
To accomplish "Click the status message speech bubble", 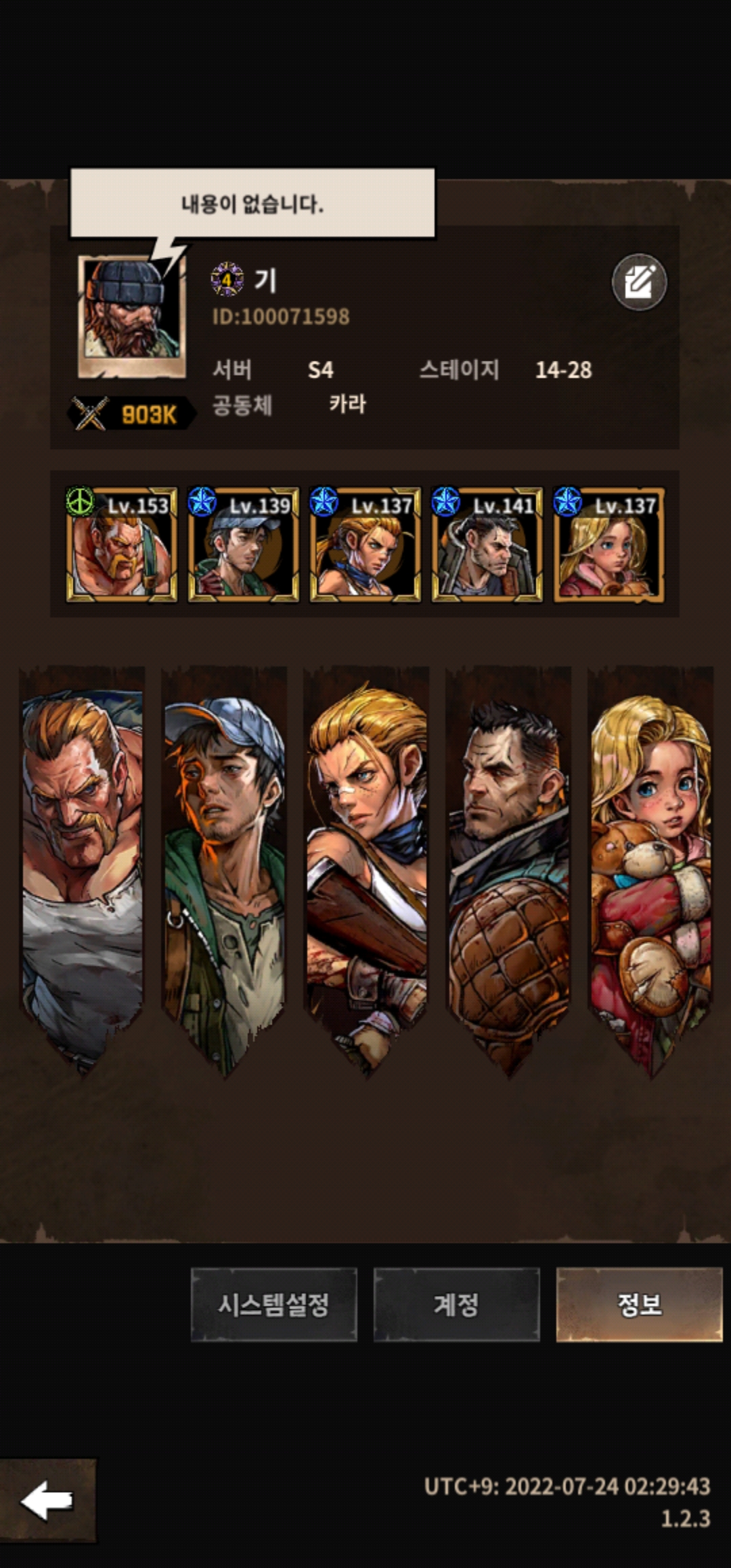I will point(252,203).
